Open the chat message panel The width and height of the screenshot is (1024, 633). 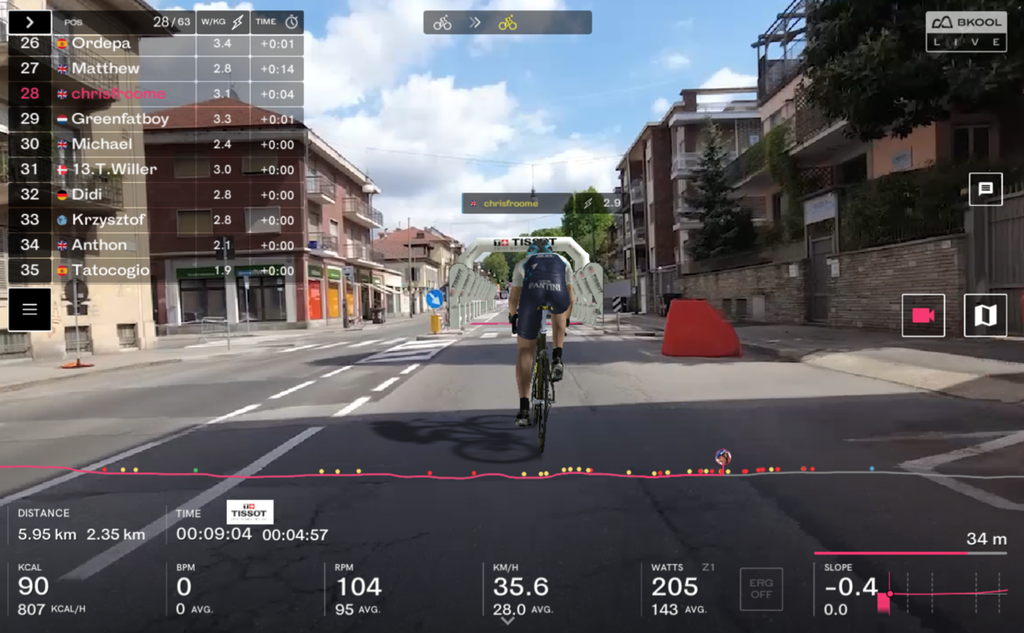pos(985,188)
